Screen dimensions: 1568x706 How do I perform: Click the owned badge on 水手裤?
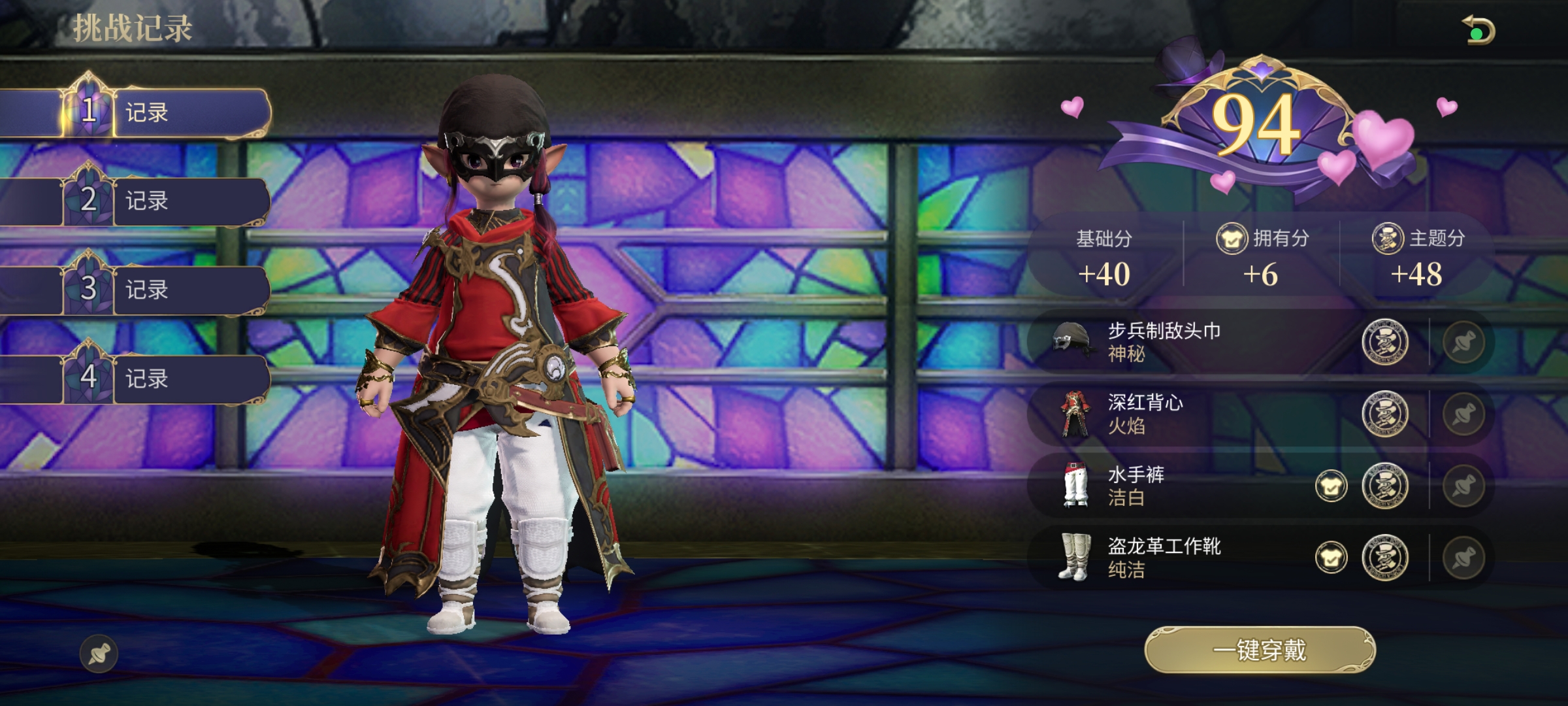tap(1331, 486)
